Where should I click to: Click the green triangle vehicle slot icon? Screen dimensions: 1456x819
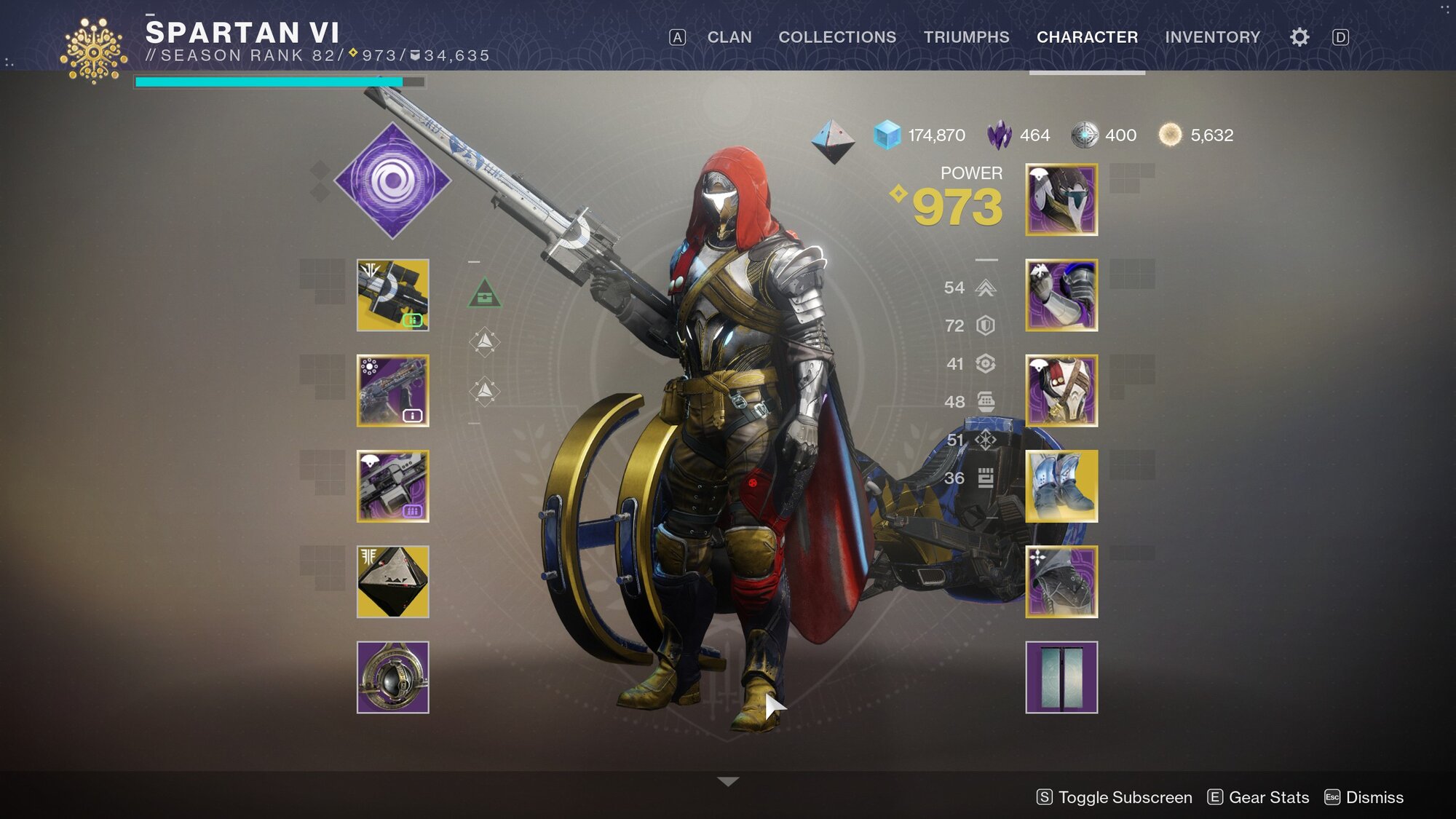tap(484, 293)
